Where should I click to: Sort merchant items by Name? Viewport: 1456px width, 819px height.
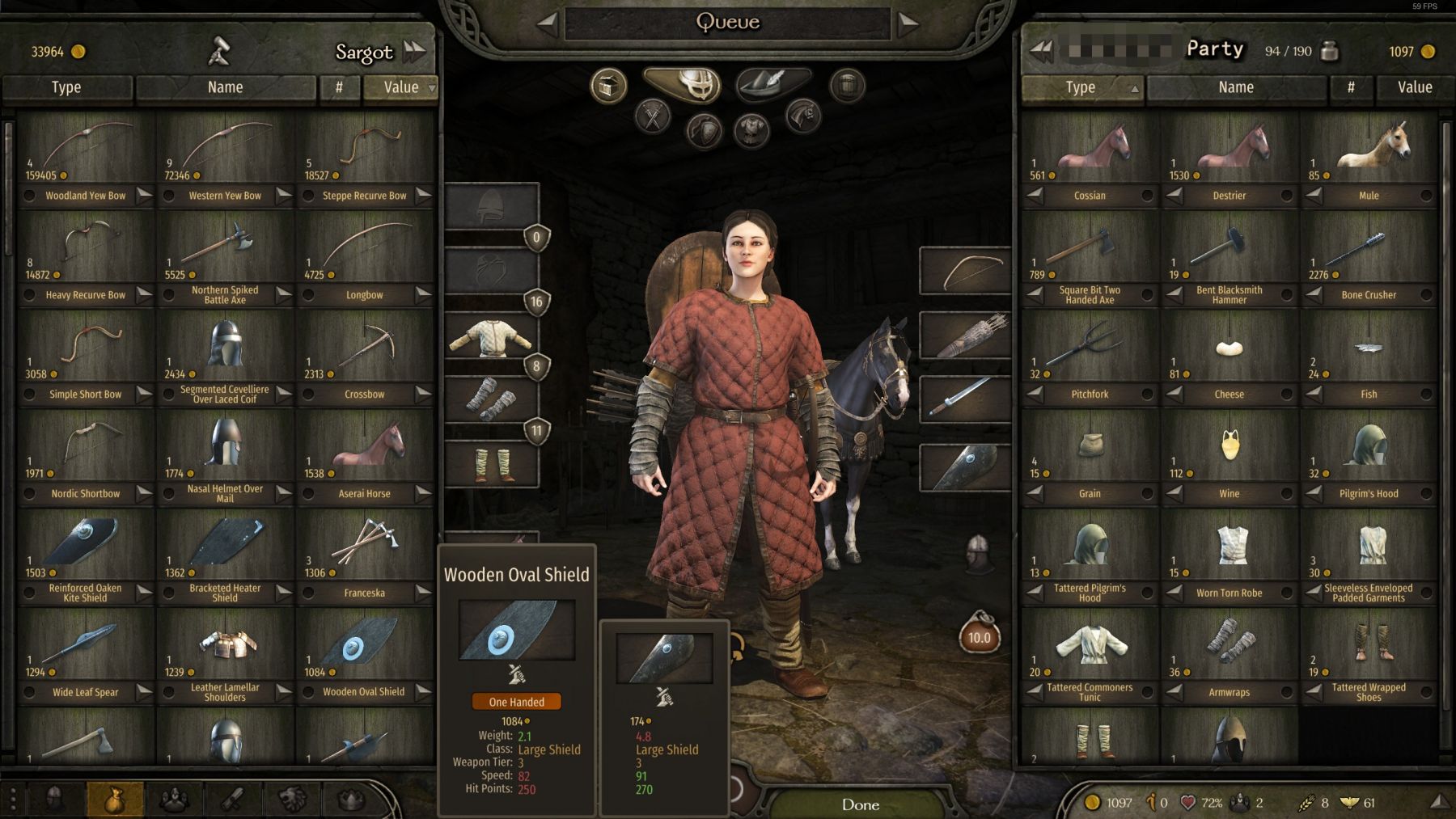pos(225,87)
